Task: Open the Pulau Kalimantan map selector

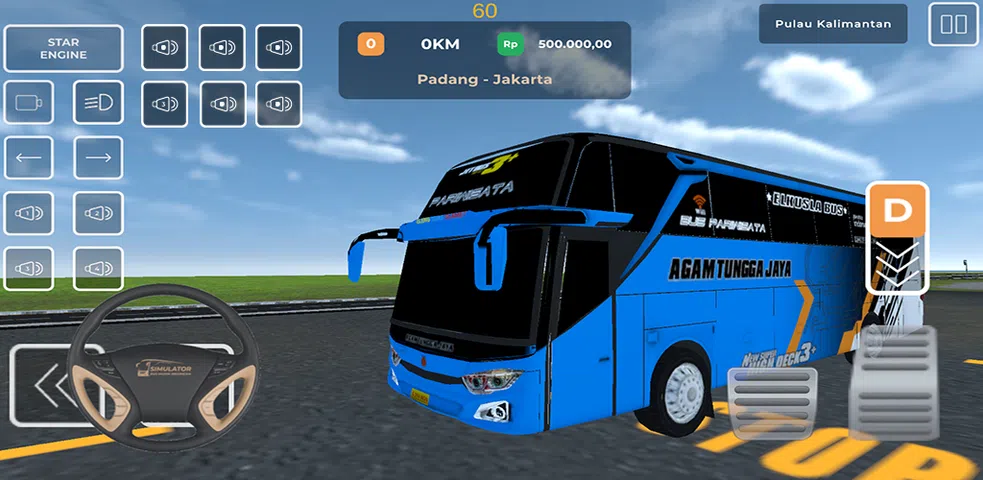Action: click(x=832, y=24)
